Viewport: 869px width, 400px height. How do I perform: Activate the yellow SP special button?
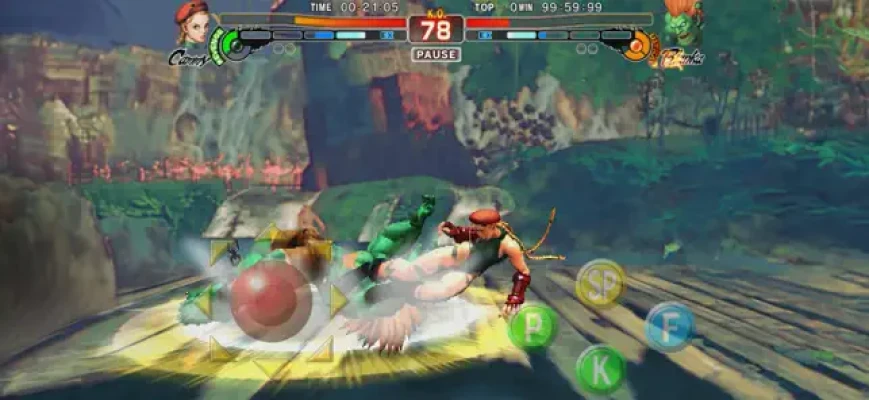pos(602,283)
